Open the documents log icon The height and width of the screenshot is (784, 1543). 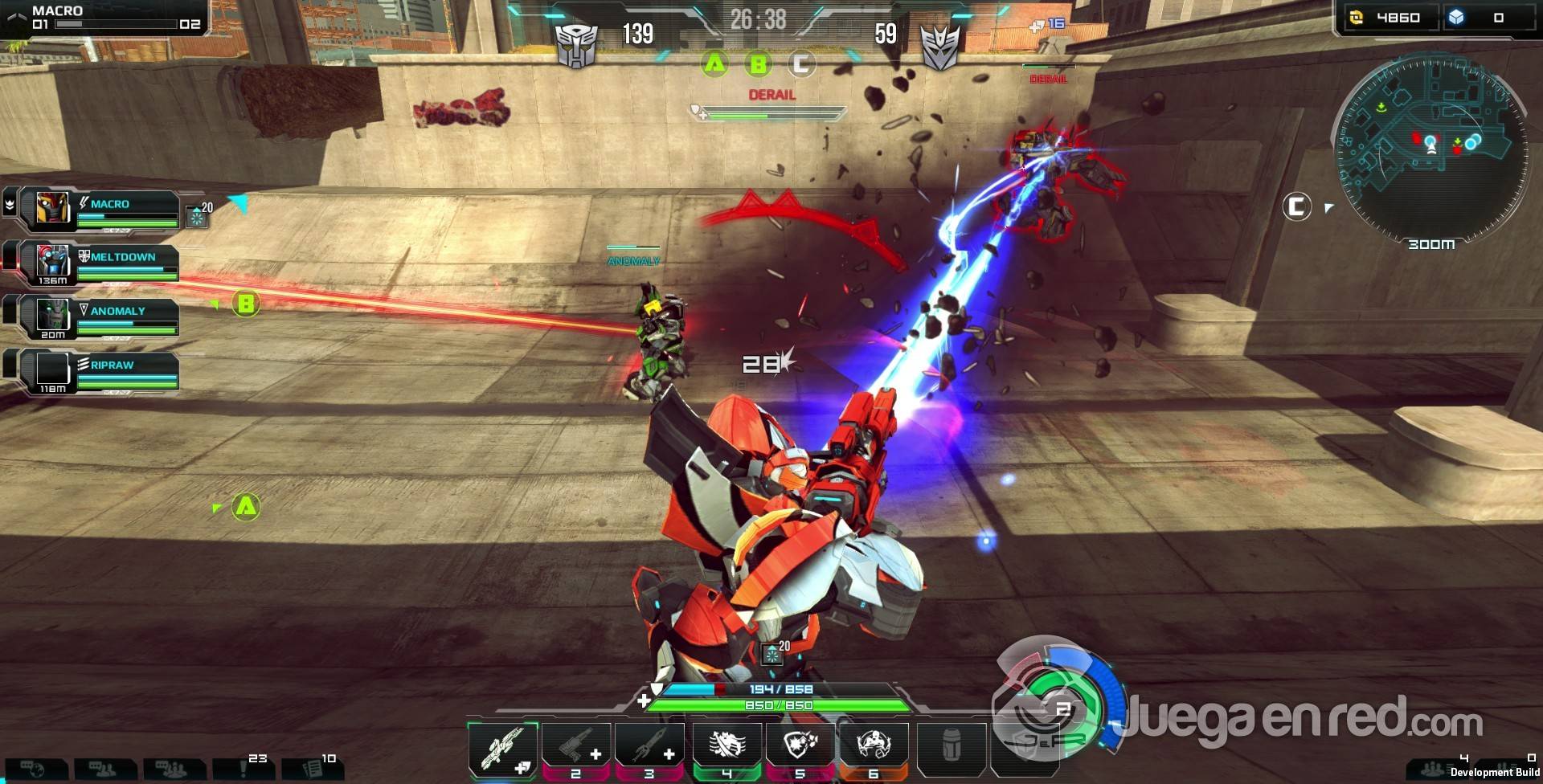click(x=312, y=769)
